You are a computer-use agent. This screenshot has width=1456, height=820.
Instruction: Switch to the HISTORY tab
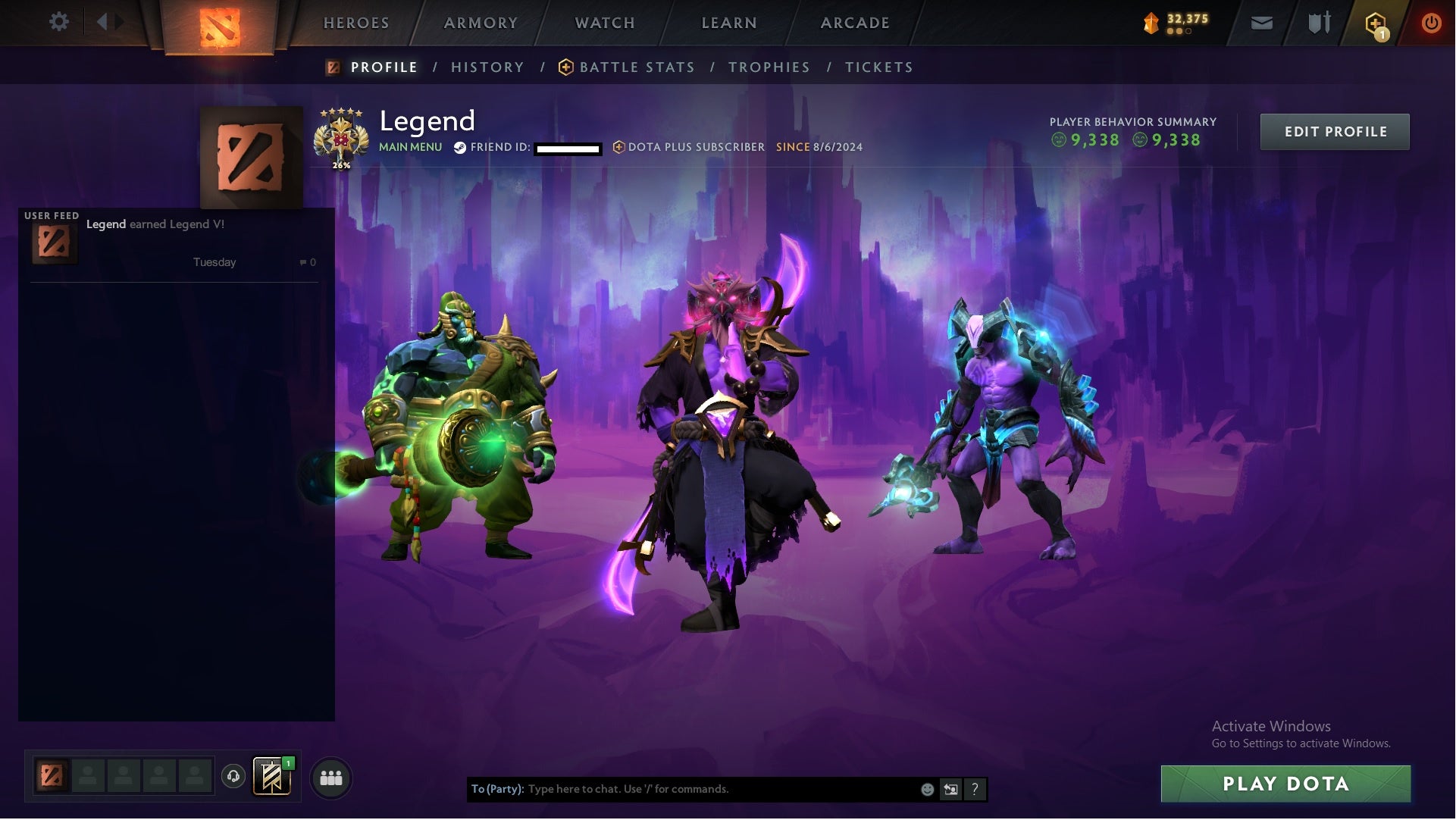[487, 67]
